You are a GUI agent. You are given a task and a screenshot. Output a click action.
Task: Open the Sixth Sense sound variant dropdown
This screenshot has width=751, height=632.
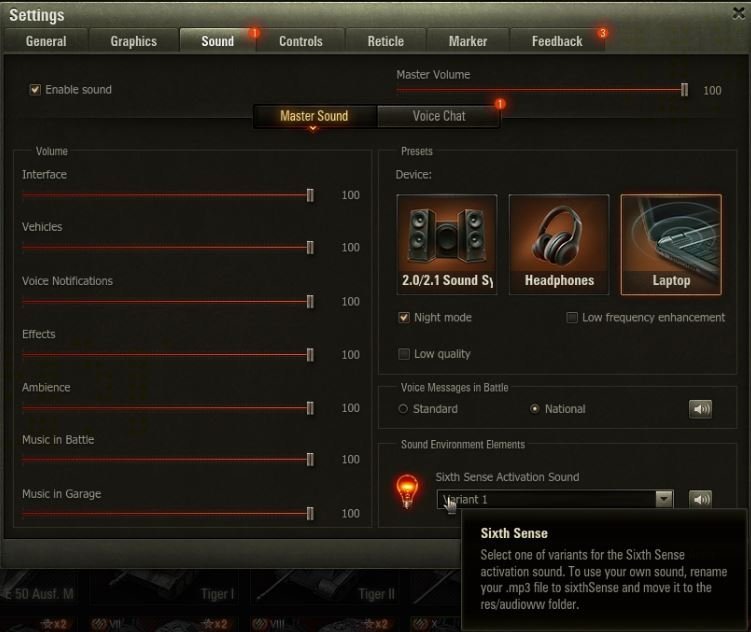[x=663, y=499]
